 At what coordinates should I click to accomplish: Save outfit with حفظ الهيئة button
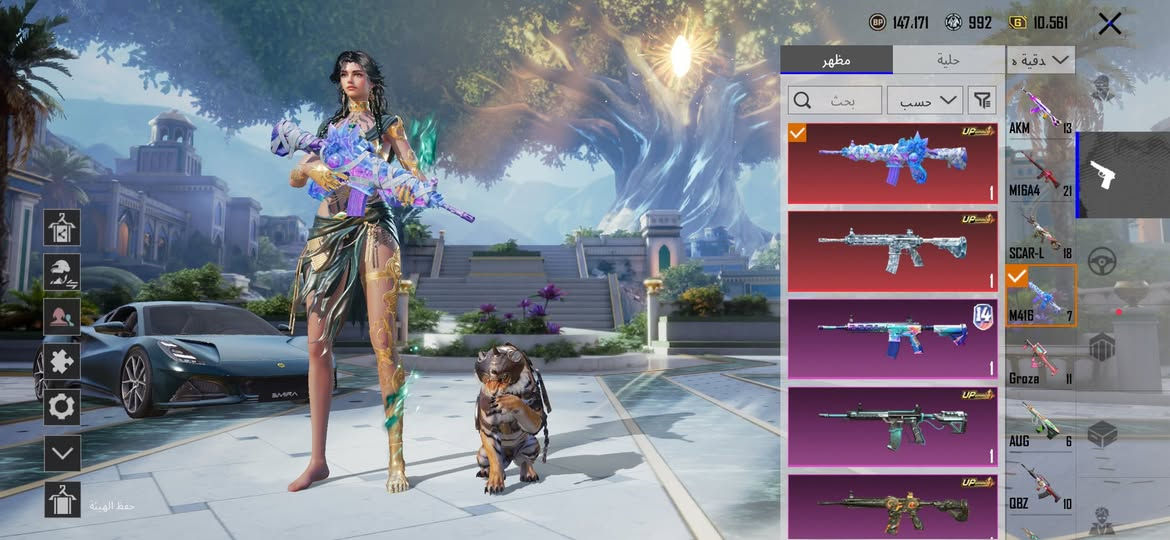62,499
